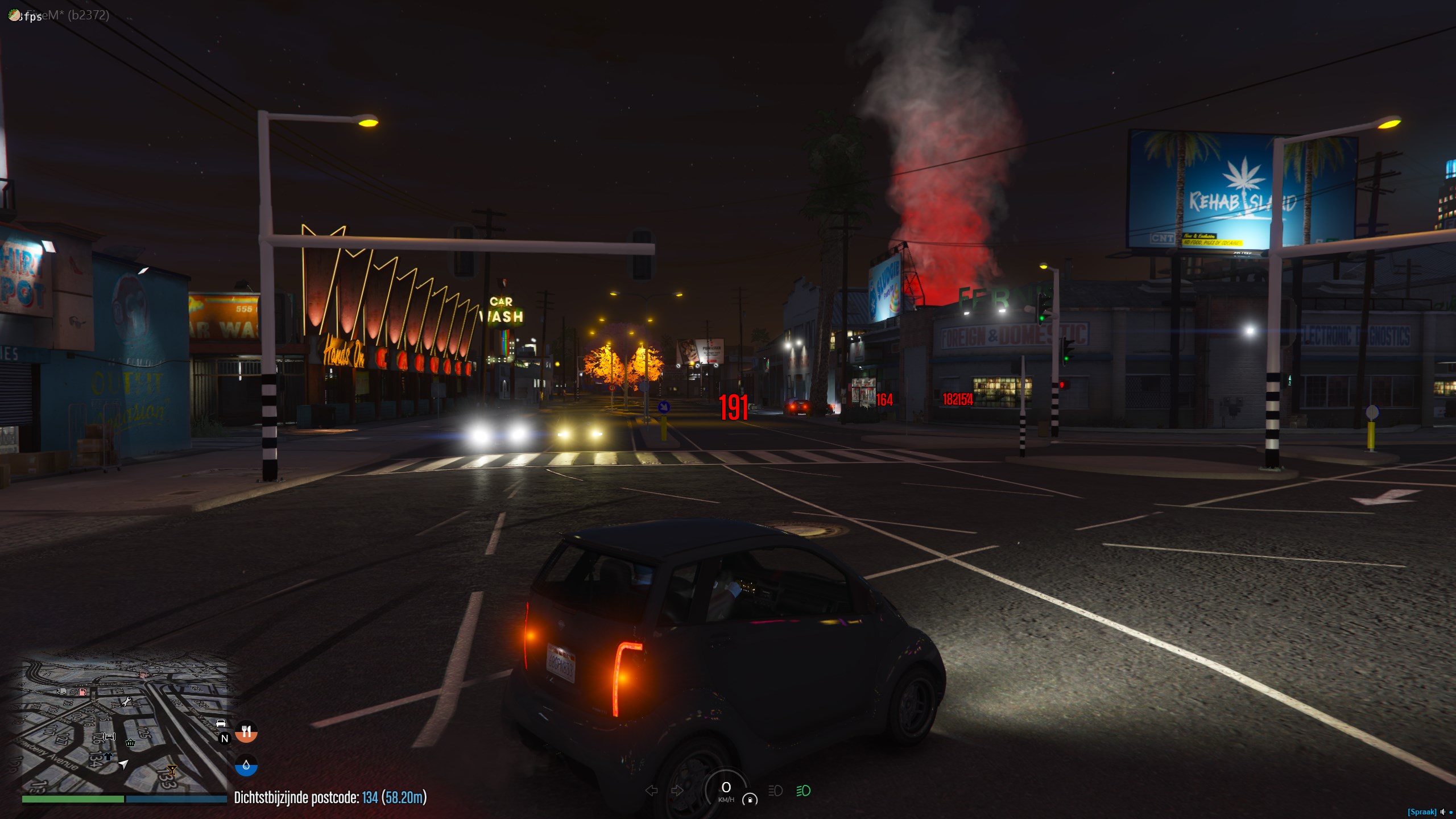Toggle the grey low beam headlight icon

pyautogui.click(x=775, y=791)
